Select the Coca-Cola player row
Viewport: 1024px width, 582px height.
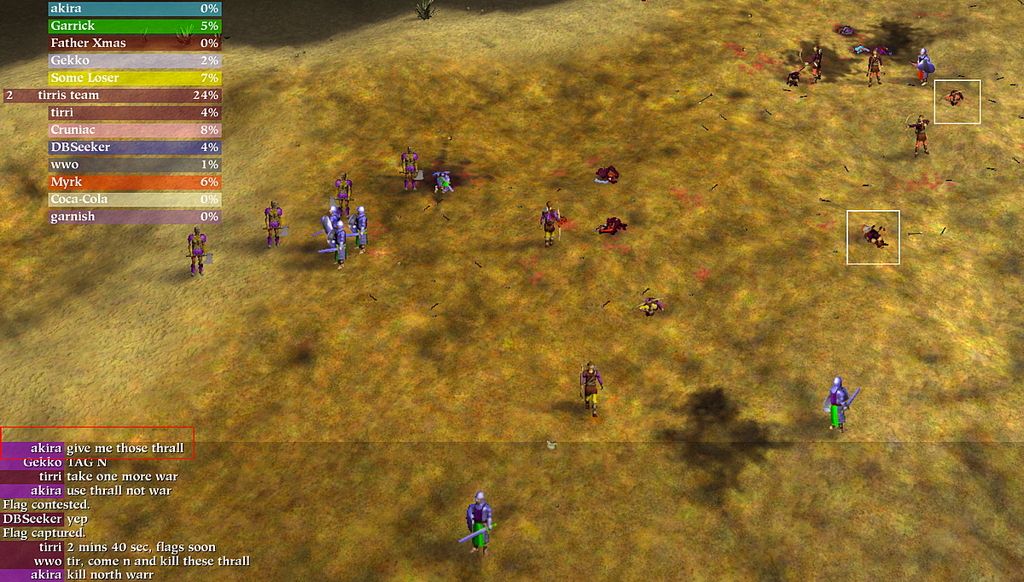click(135, 199)
